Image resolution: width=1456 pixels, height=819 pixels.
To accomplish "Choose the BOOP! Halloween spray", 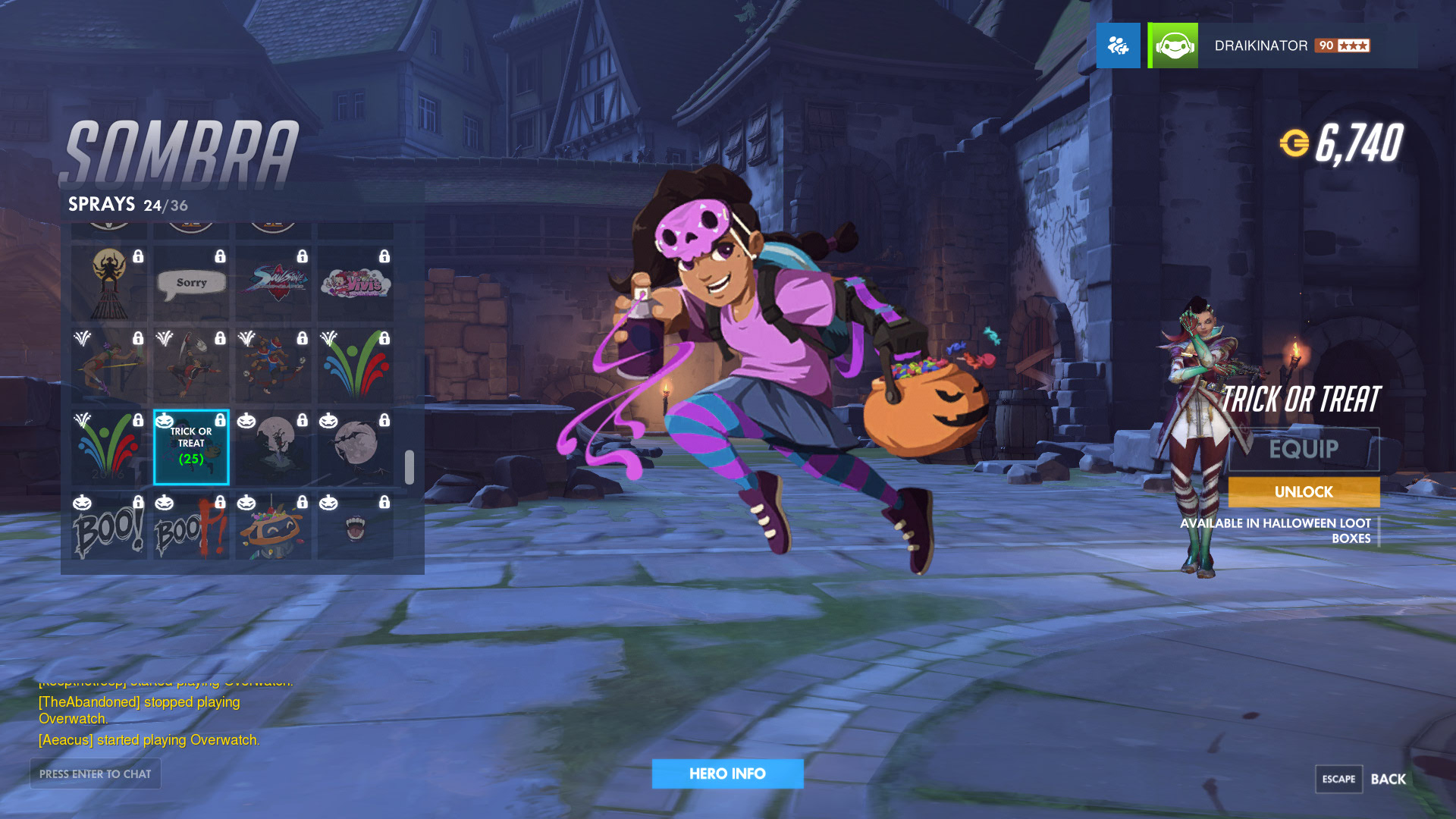I will tap(191, 528).
